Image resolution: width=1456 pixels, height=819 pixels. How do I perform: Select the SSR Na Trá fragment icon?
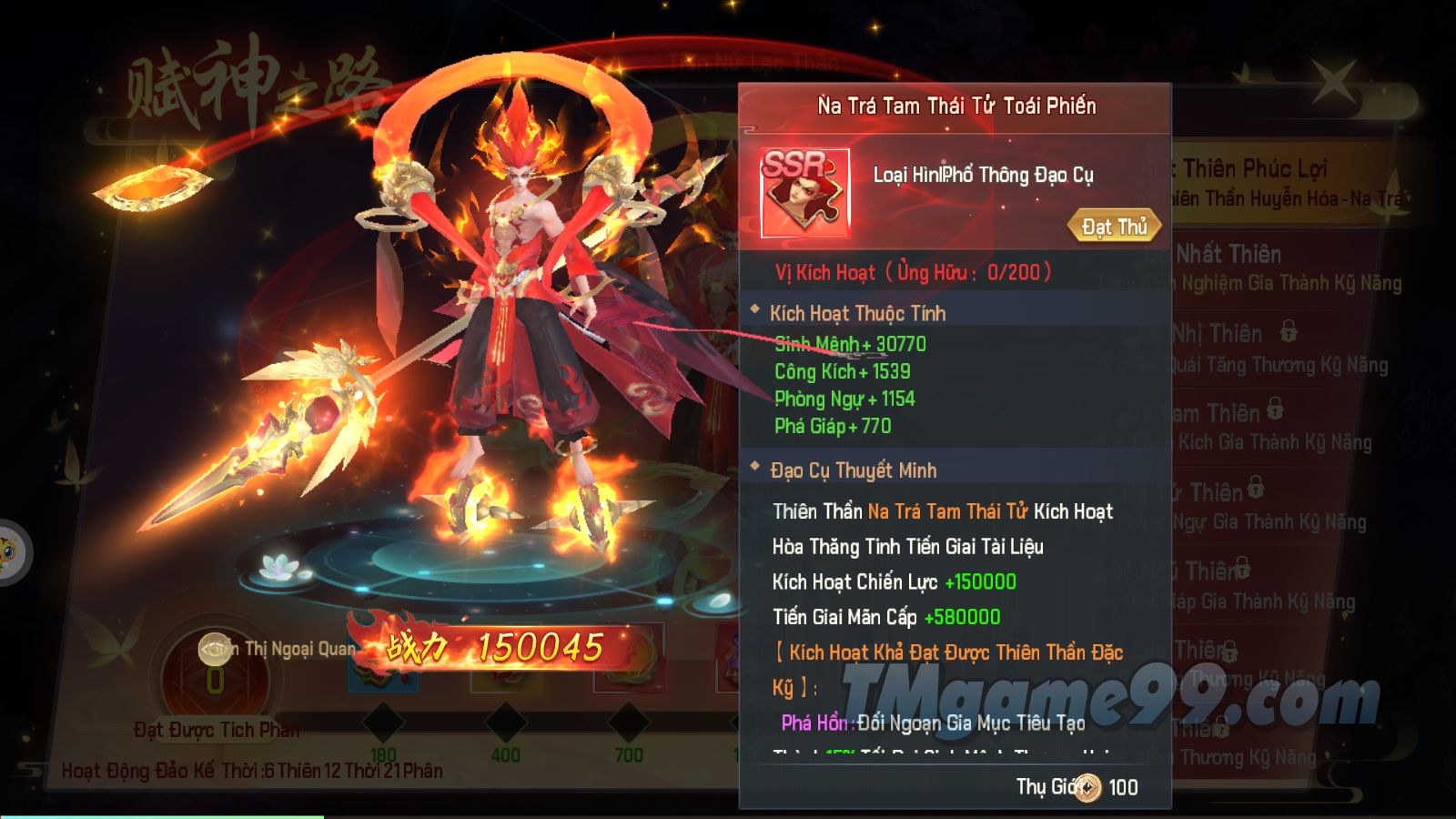pyautogui.click(x=805, y=193)
